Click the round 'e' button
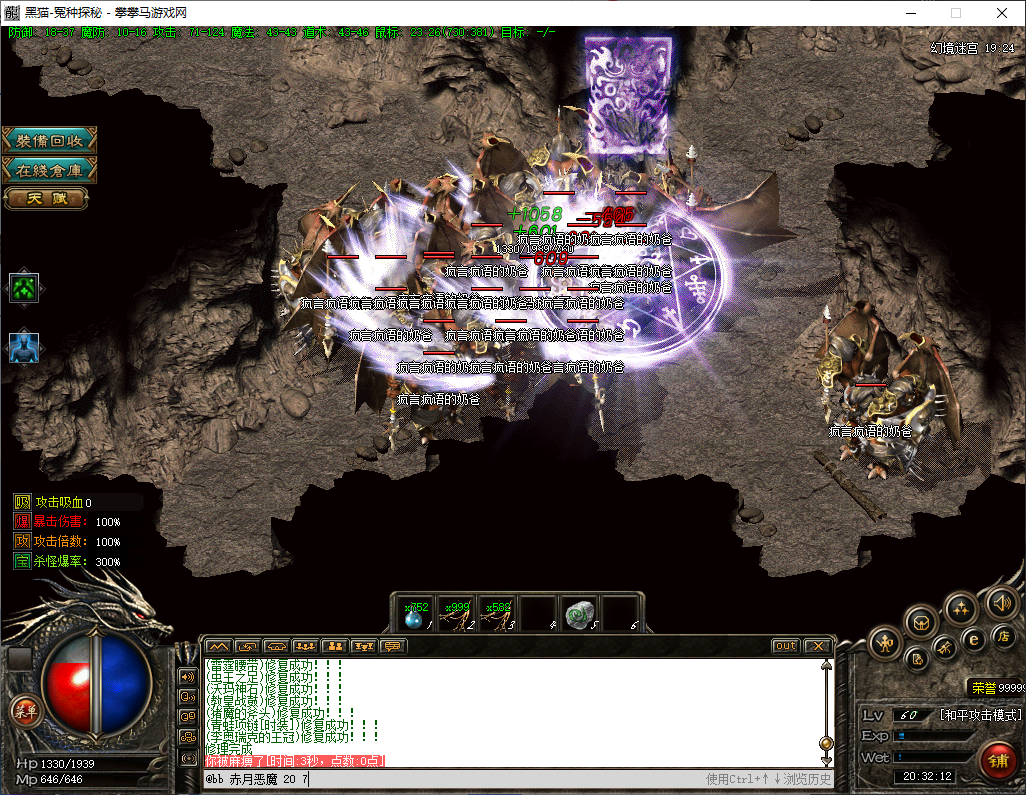Image resolution: width=1026 pixels, height=795 pixels. click(x=973, y=638)
